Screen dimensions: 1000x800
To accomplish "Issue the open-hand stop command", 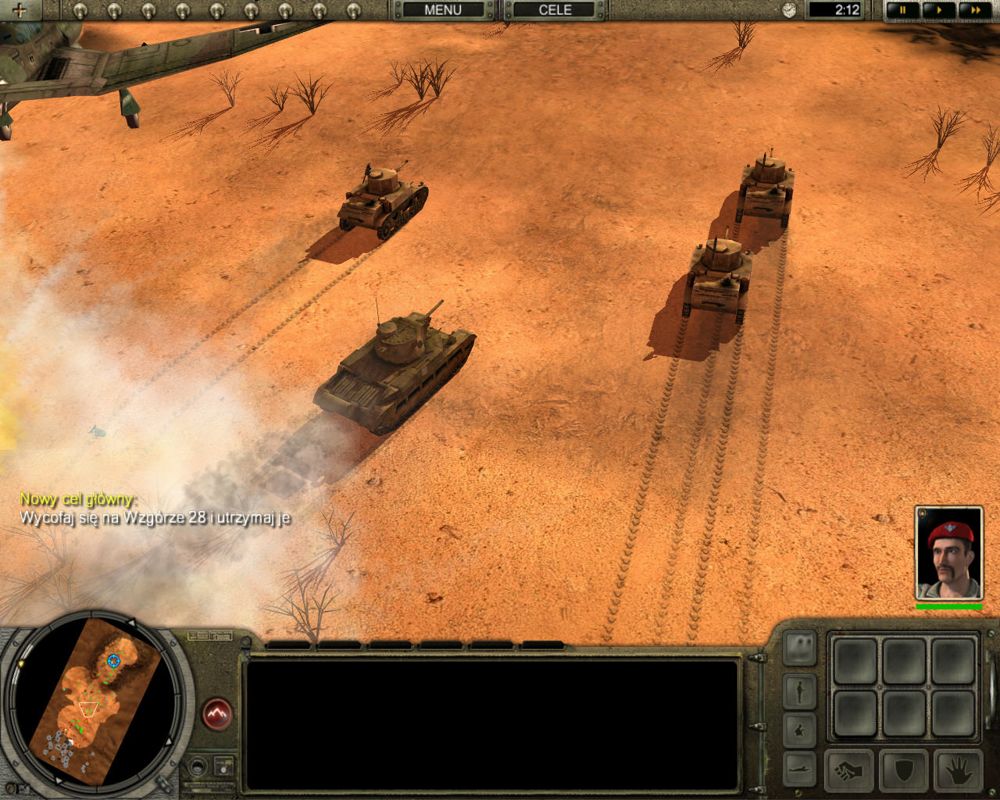I will click(x=958, y=771).
